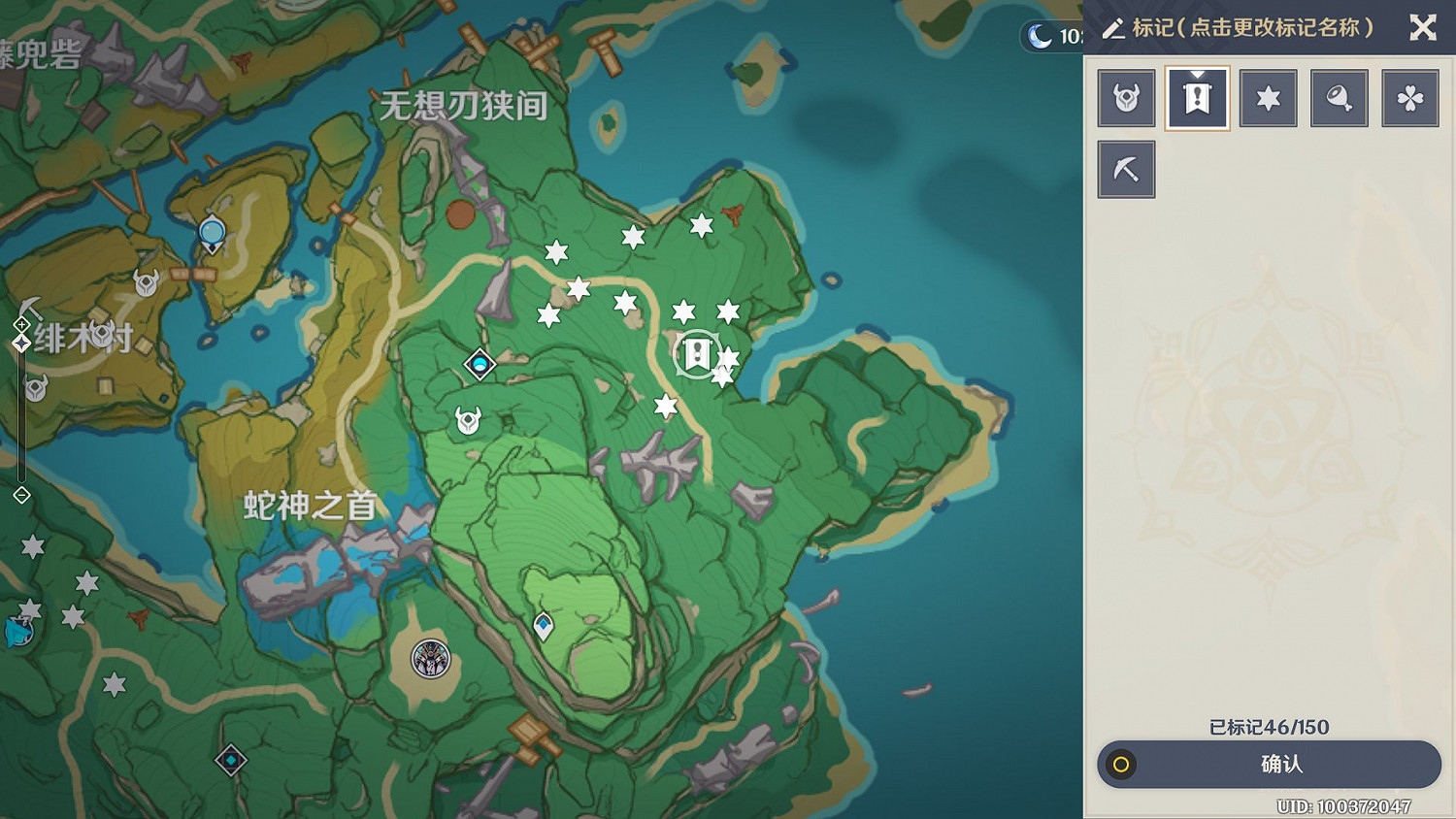Image resolution: width=1456 pixels, height=819 pixels.
Task: Click the selected banner pin on the map
Action: click(x=697, y=354)
